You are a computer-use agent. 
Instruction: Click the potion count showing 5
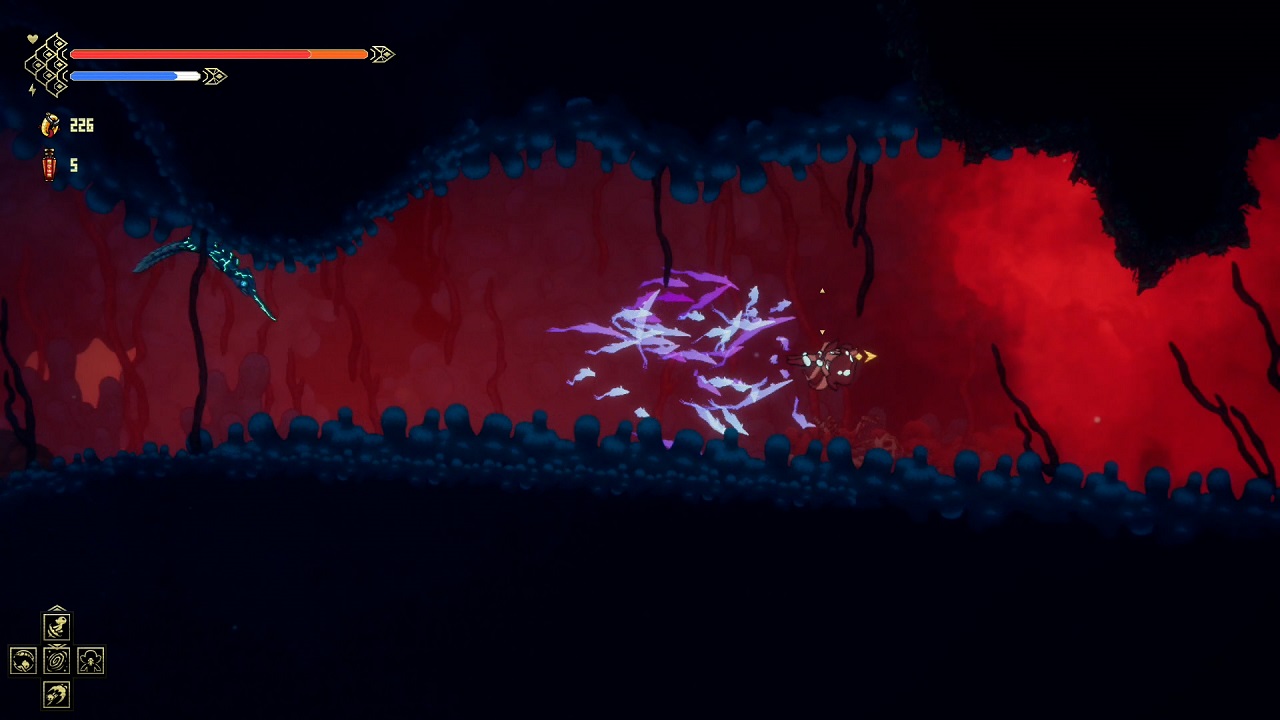(x=73, y=165)
